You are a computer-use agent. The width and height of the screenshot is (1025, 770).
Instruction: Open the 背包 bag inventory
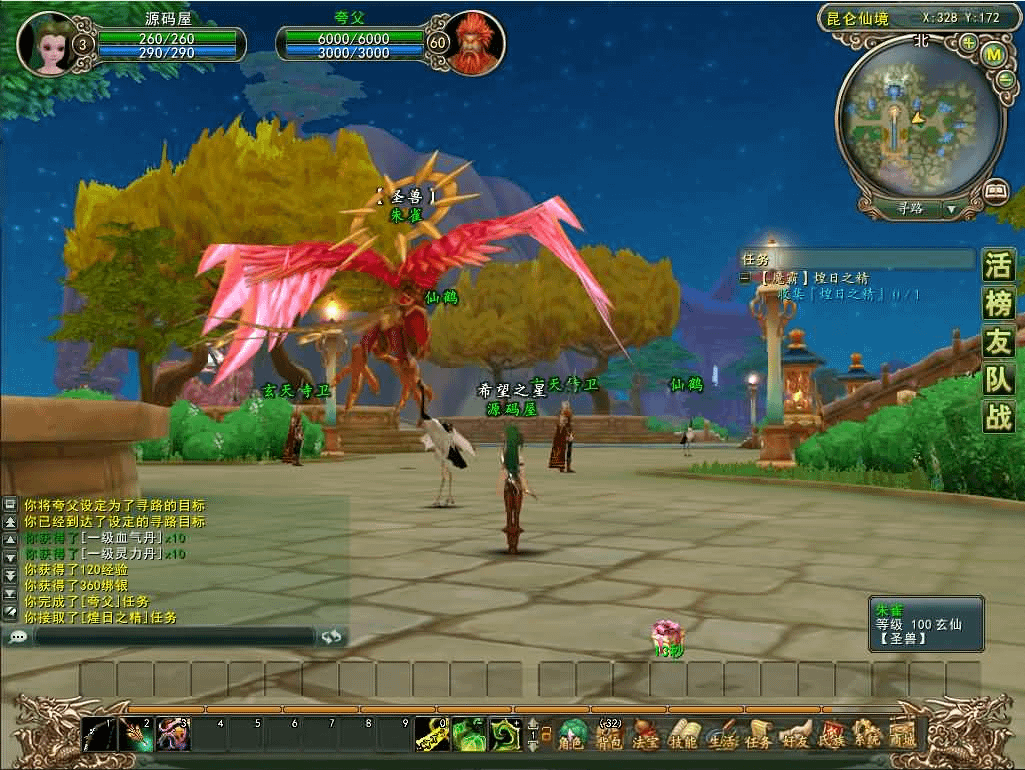pyautogui.click(x=609, y=736)
